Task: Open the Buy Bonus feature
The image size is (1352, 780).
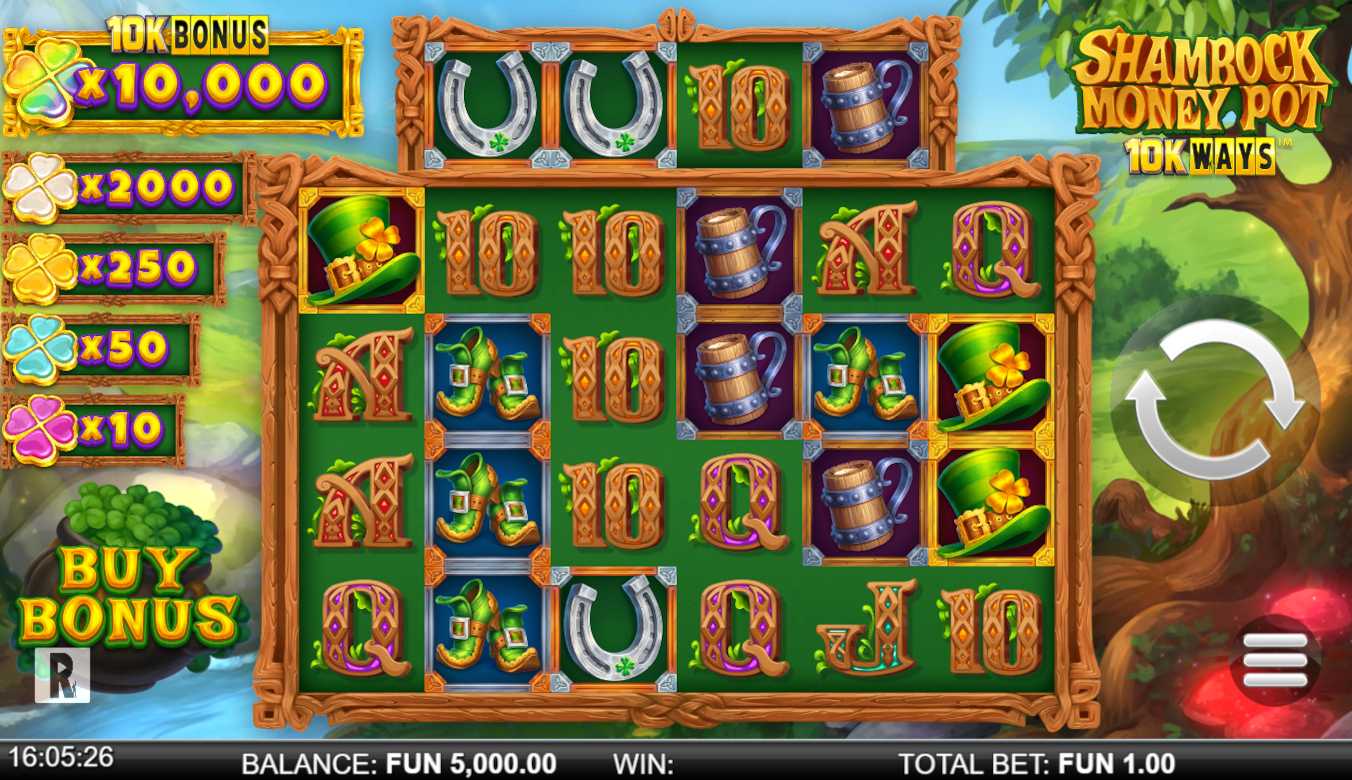Action: [128, 595]
